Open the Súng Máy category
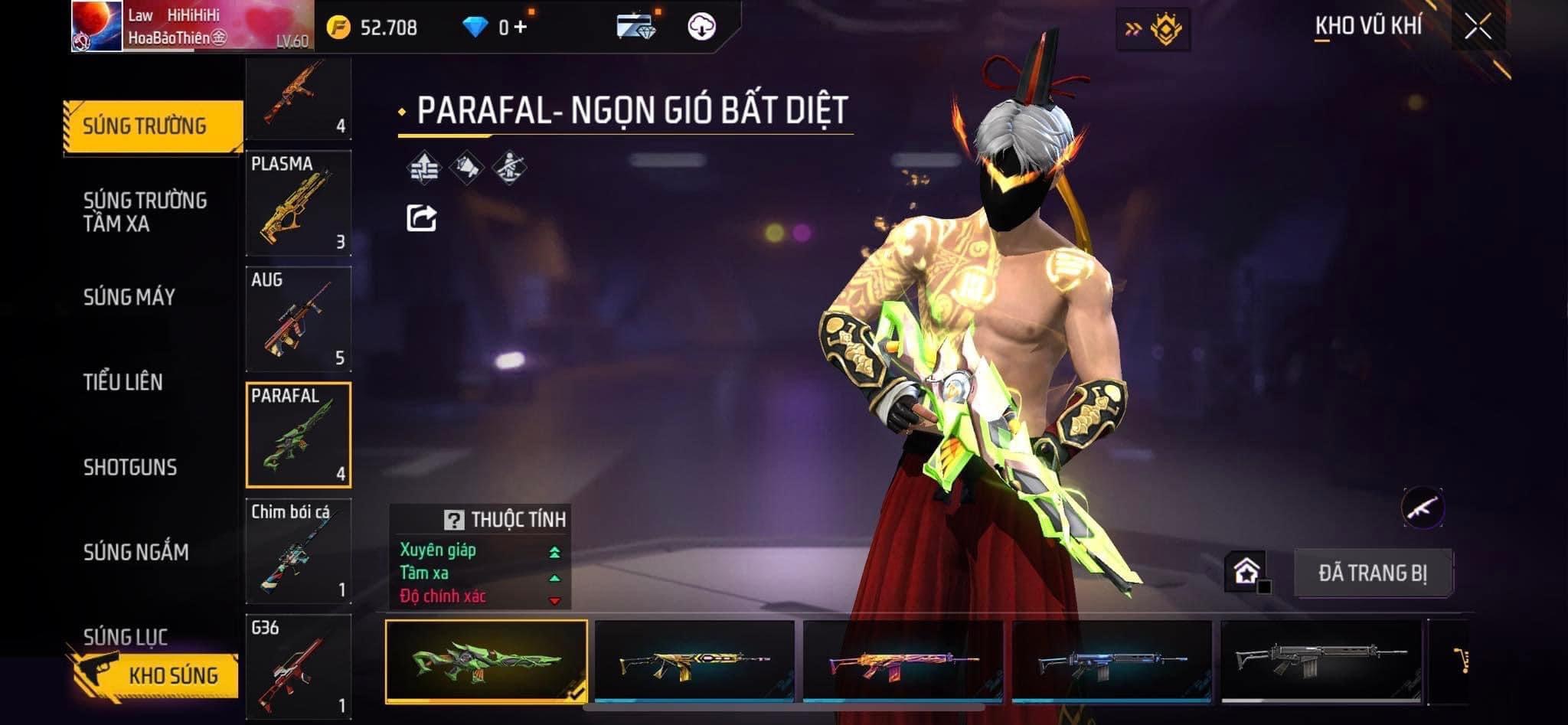The height and width of the screenshot is (725, 1568). [129, 297]
